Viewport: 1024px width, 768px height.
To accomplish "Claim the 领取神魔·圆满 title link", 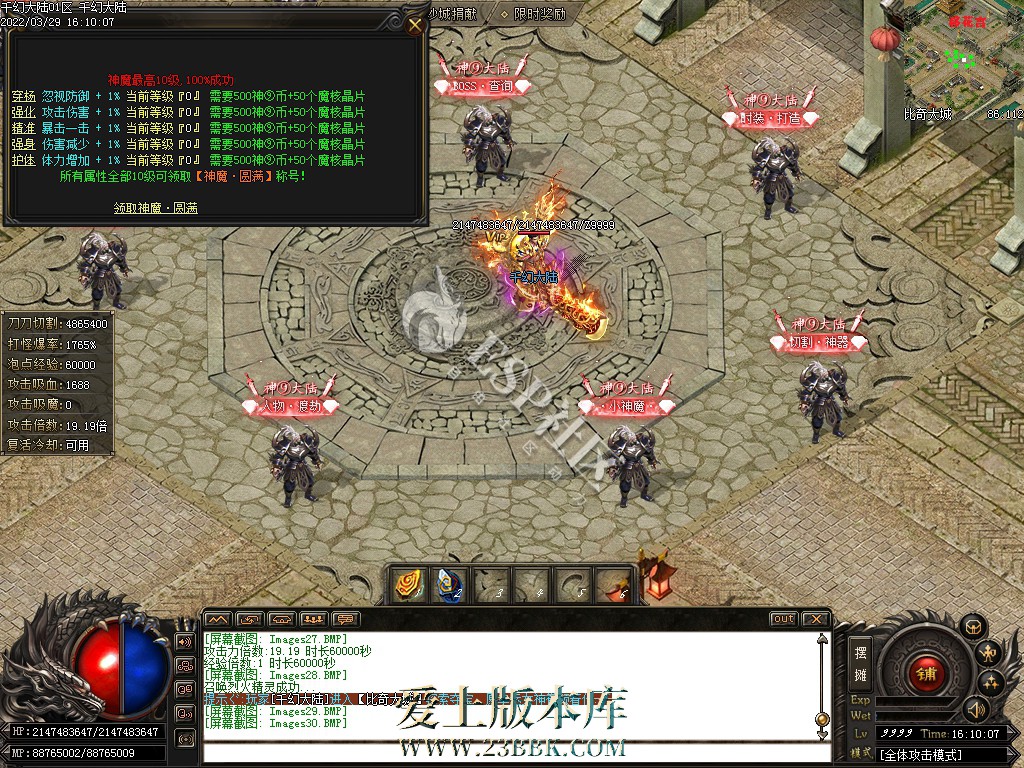I will 155,208.
